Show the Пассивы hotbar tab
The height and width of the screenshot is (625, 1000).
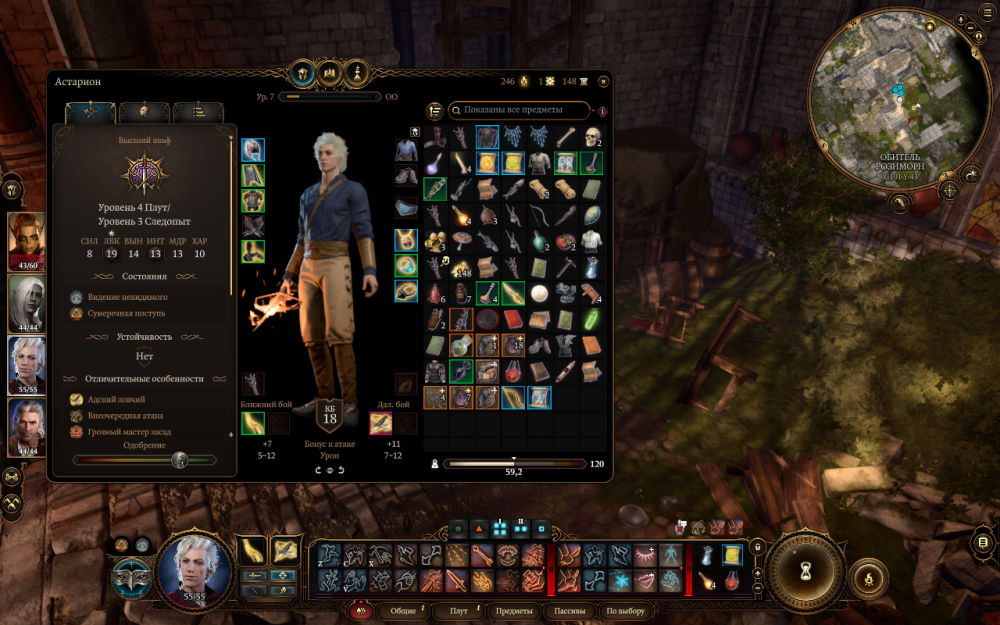pyautogui.click(x=569, y=611)
